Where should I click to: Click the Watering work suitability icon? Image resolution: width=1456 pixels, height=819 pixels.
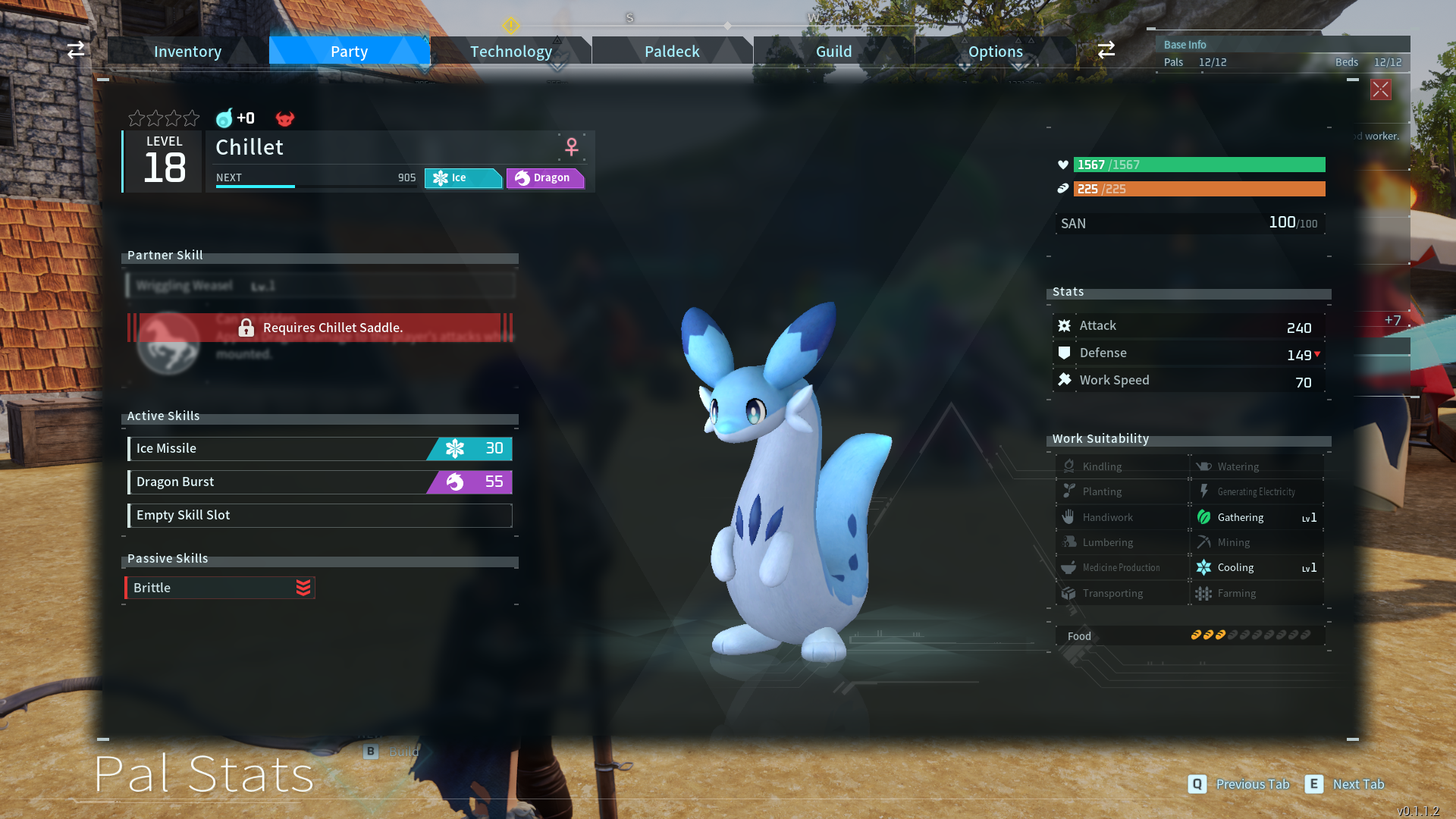(x=1205, y=466)
